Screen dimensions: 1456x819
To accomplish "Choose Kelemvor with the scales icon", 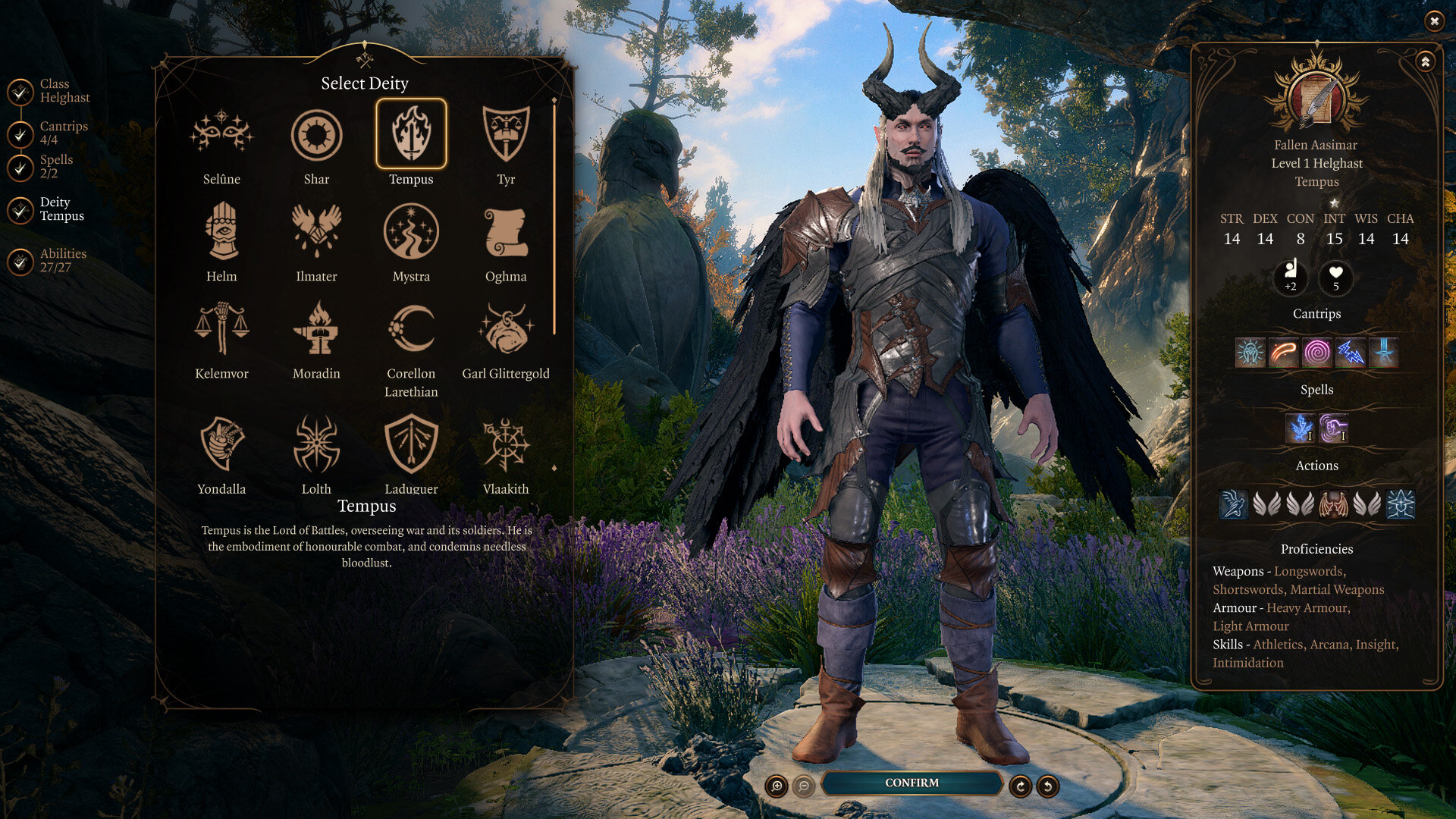I will pyautogui.click(x=221, y=329).
